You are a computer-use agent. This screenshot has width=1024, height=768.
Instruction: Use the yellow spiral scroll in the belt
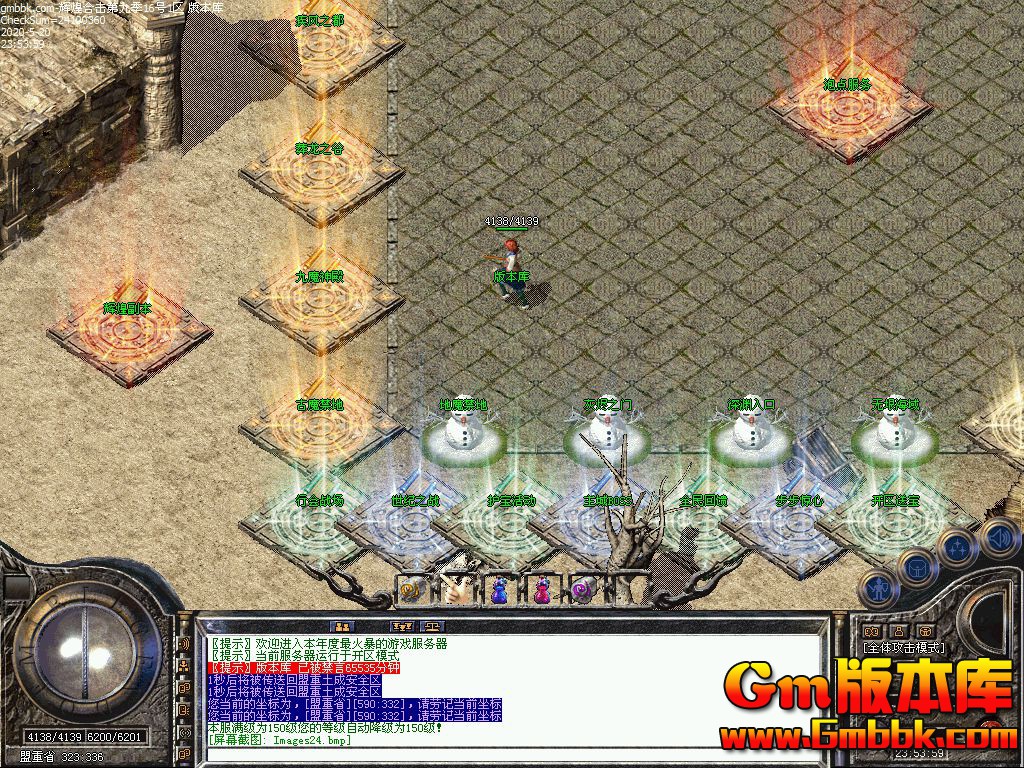pos(413,591)
